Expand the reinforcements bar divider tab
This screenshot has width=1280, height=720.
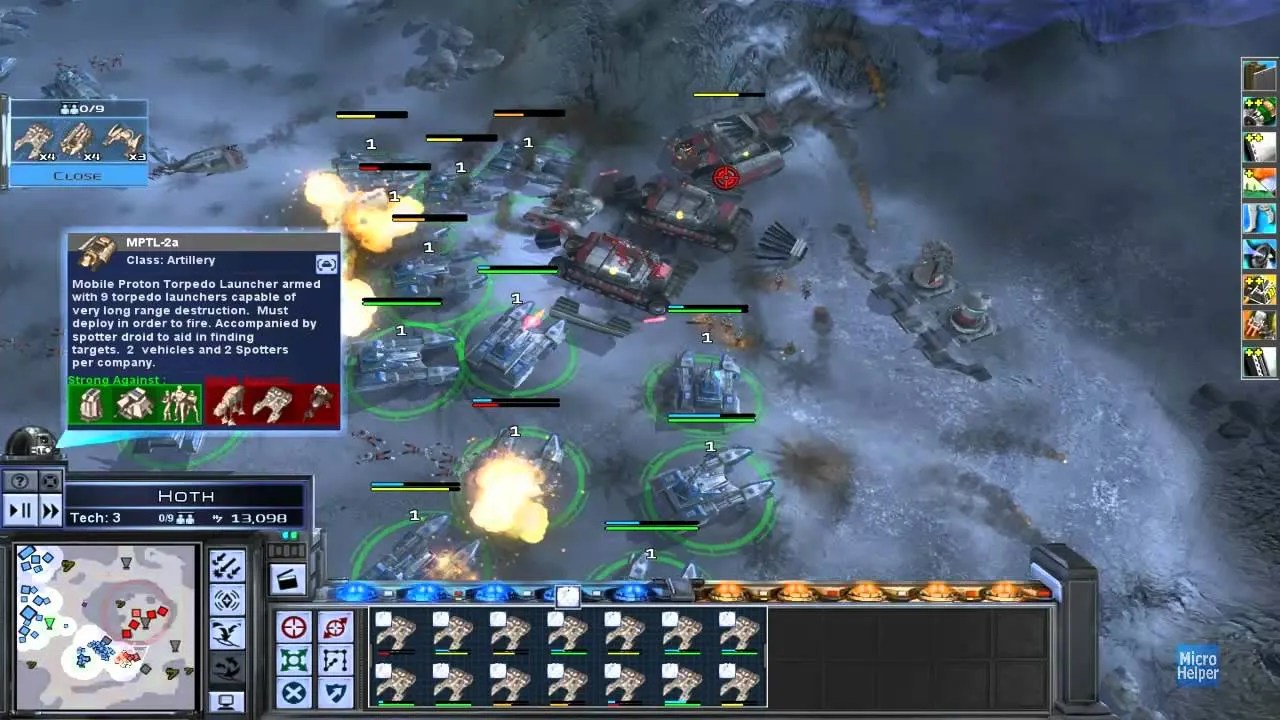pos(566,595)
